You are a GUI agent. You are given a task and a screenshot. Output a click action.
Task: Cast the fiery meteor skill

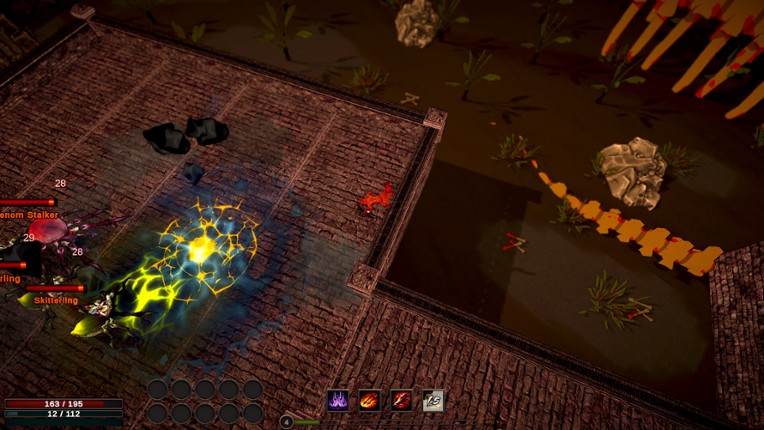click(370, 401)
